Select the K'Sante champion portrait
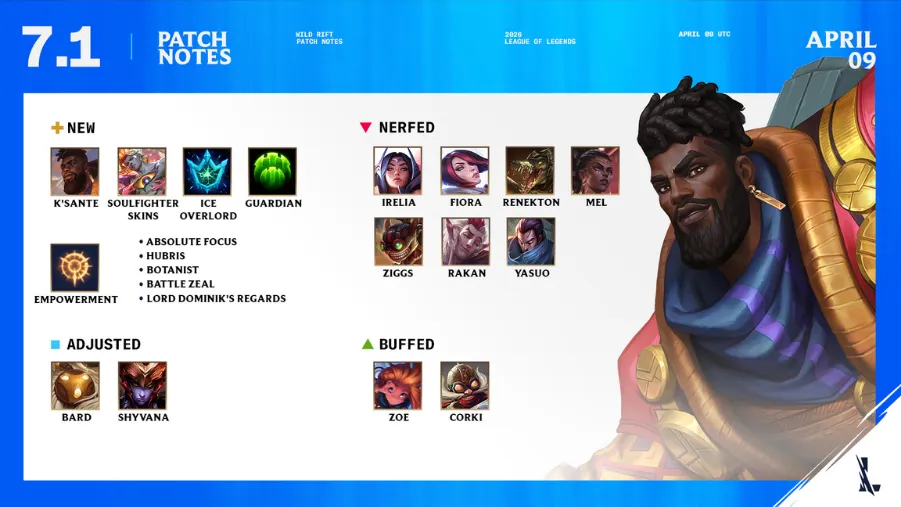 pos(75,172)
